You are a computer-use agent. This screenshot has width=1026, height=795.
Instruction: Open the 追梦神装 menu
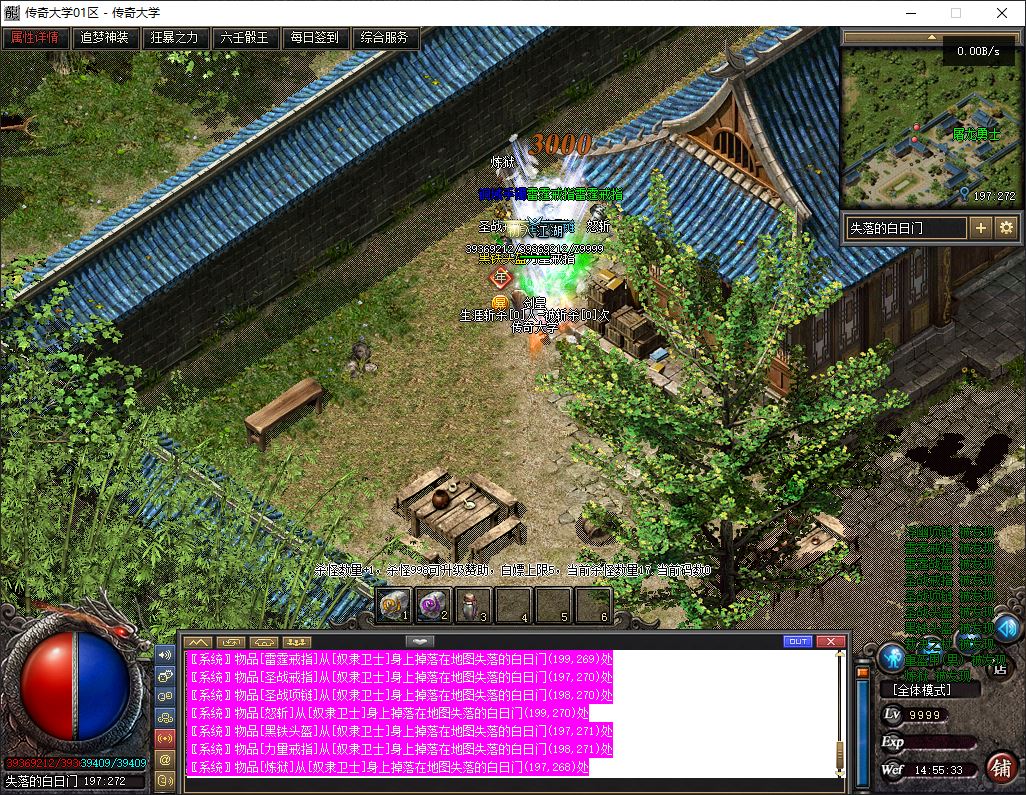(105, 38)
